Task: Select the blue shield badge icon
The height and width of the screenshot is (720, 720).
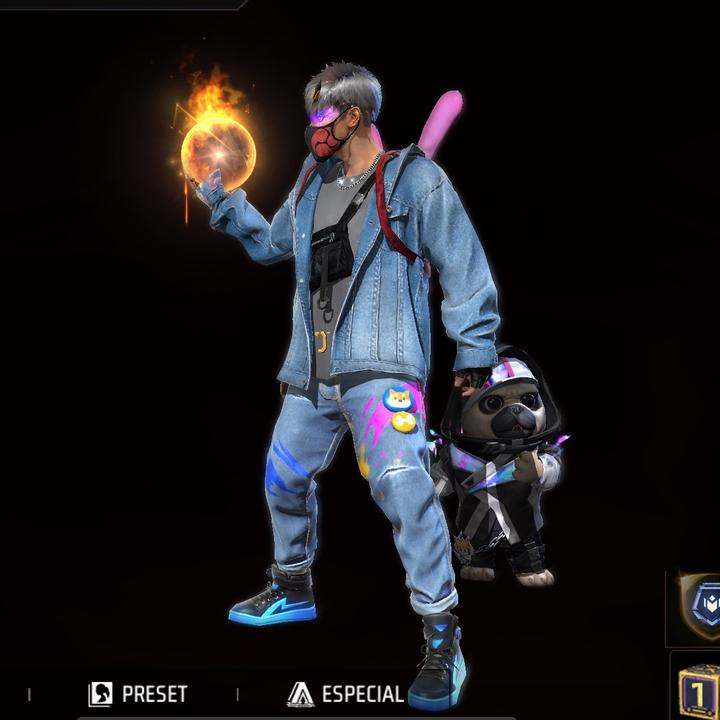Action: [x=700, y=607]
